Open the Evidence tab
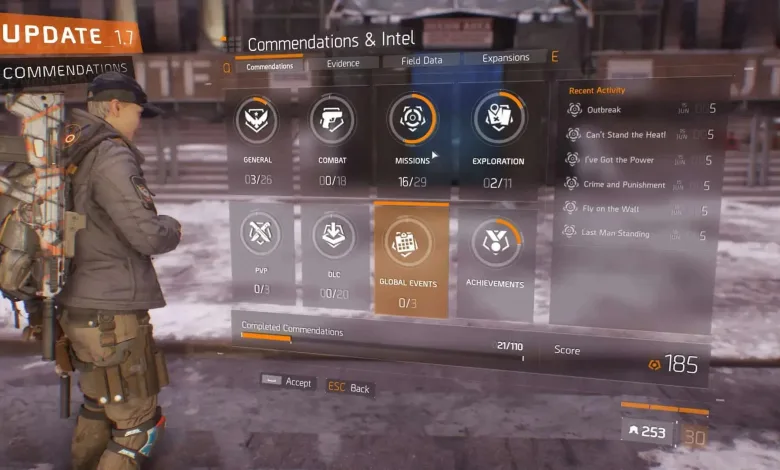Viewport: 780px width, 470px height. tap(342, 63)
